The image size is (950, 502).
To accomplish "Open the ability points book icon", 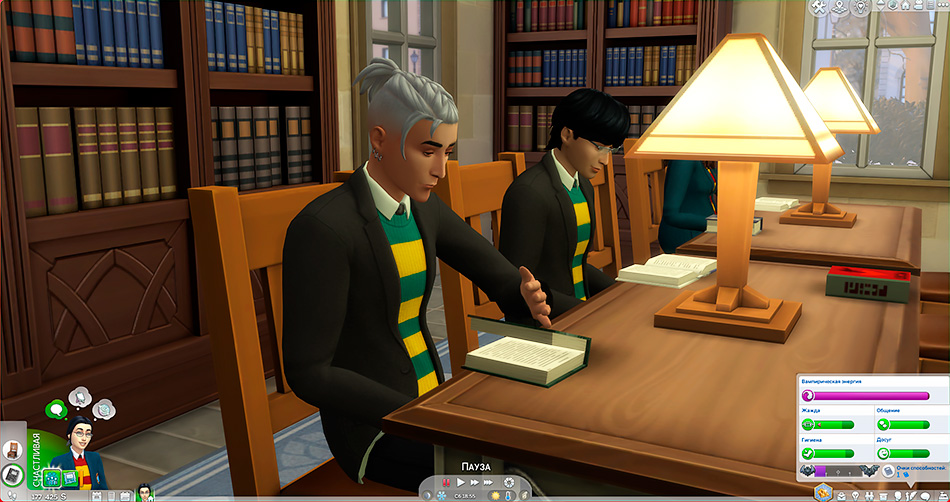I will (887, 470).
